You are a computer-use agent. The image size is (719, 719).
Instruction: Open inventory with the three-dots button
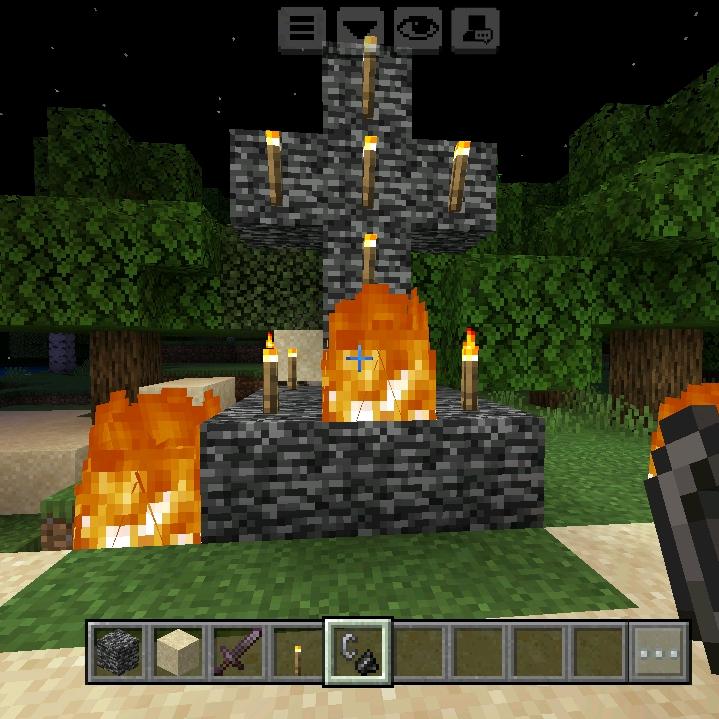(x=658, y=653)
